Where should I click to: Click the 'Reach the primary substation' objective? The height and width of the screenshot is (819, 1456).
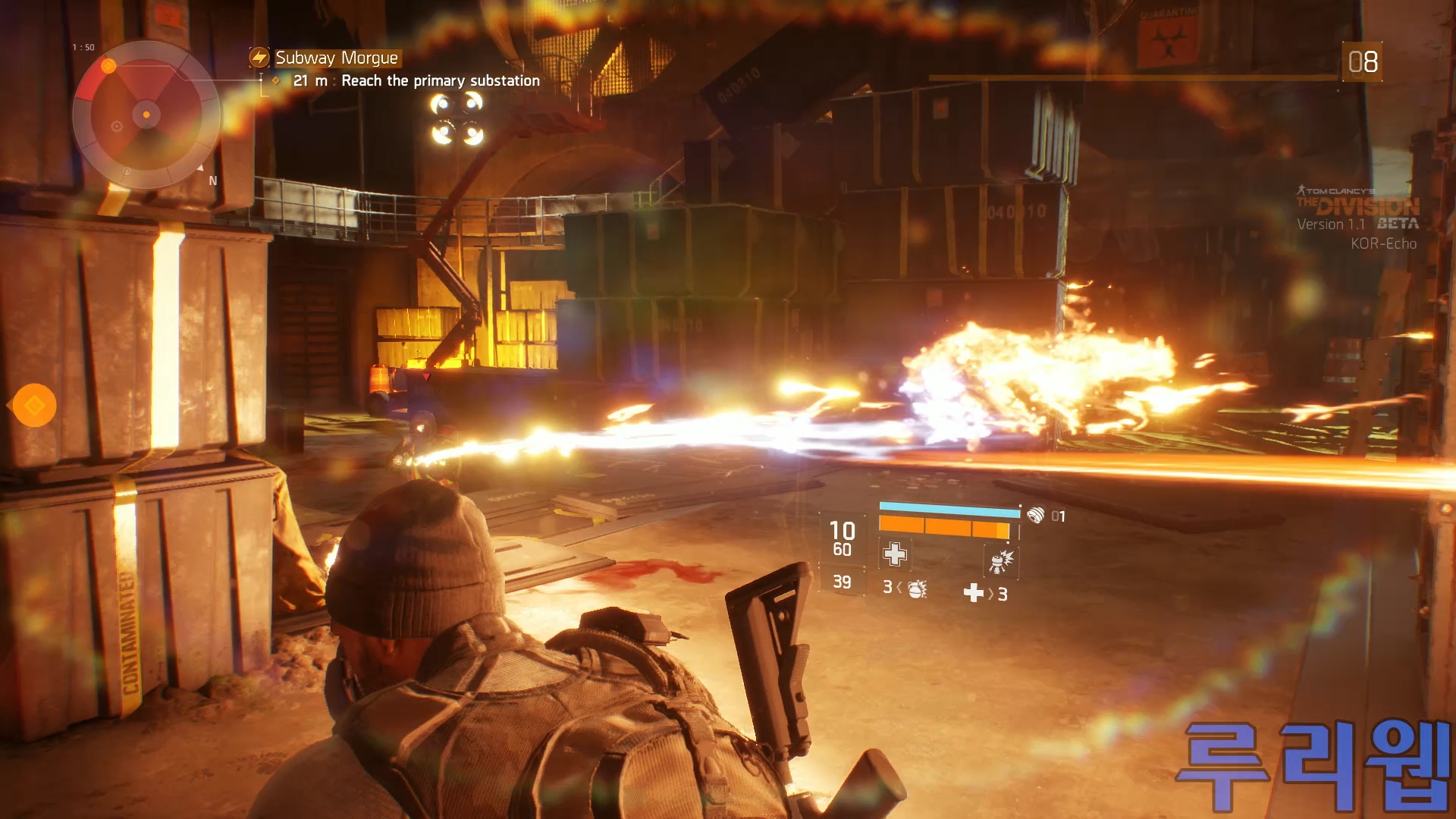point(440,81)
